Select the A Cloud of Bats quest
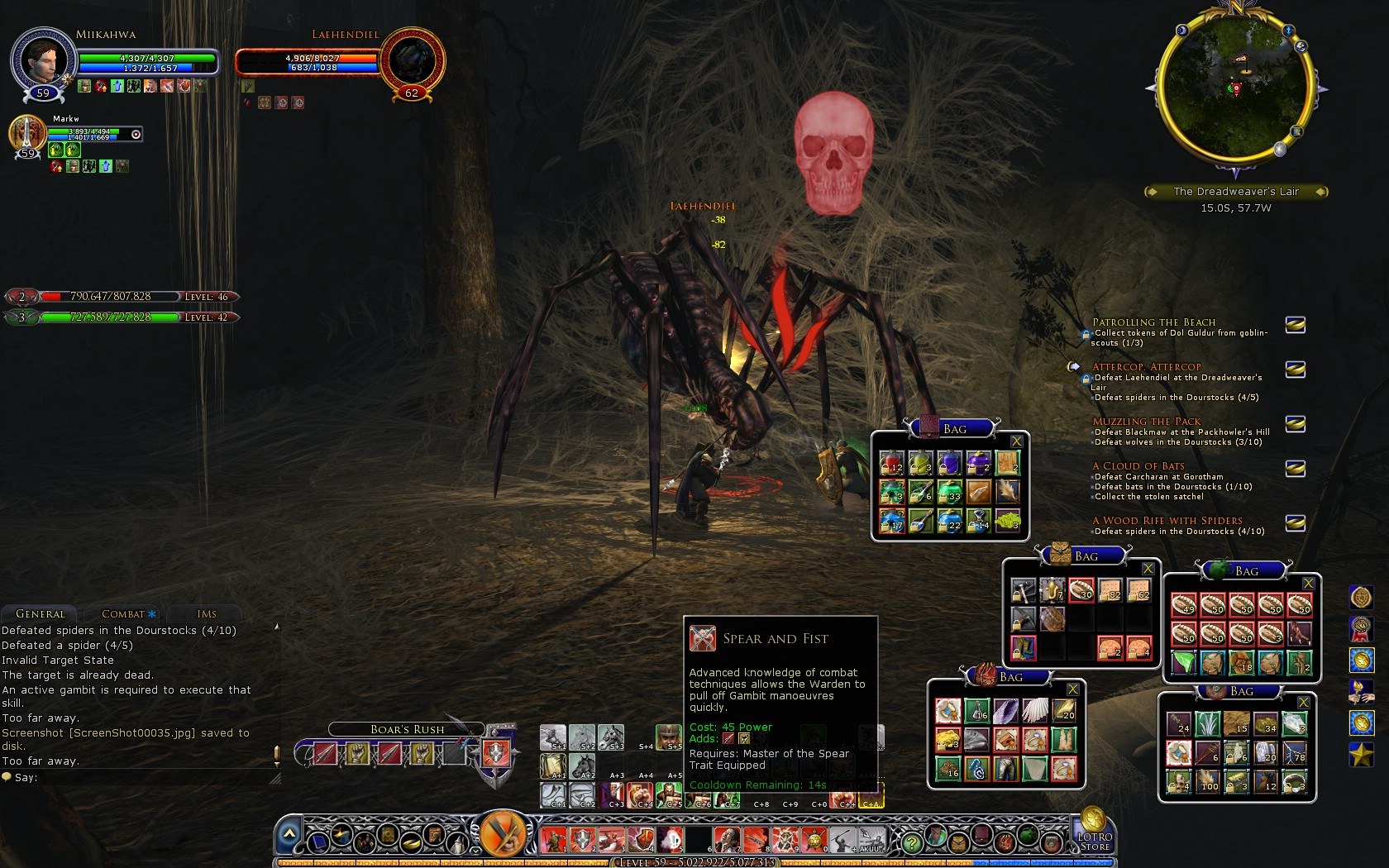Viewport: 1389px width, 868px height. point(1138,466)
